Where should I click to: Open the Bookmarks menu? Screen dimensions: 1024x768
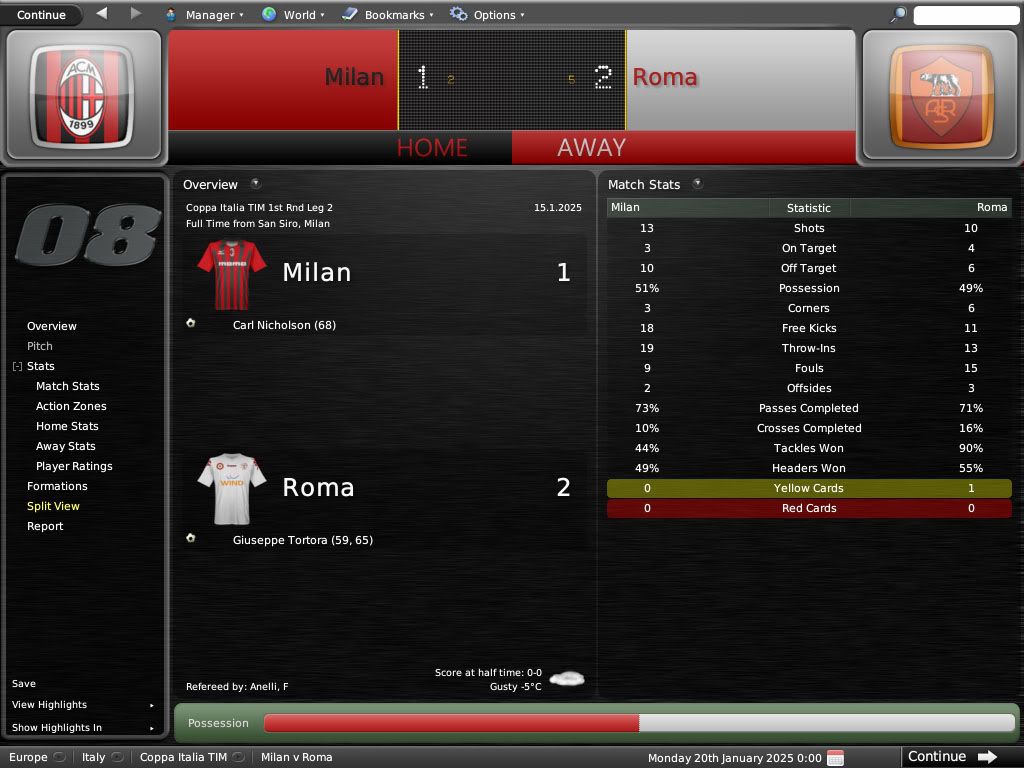[x=388, y=15]
